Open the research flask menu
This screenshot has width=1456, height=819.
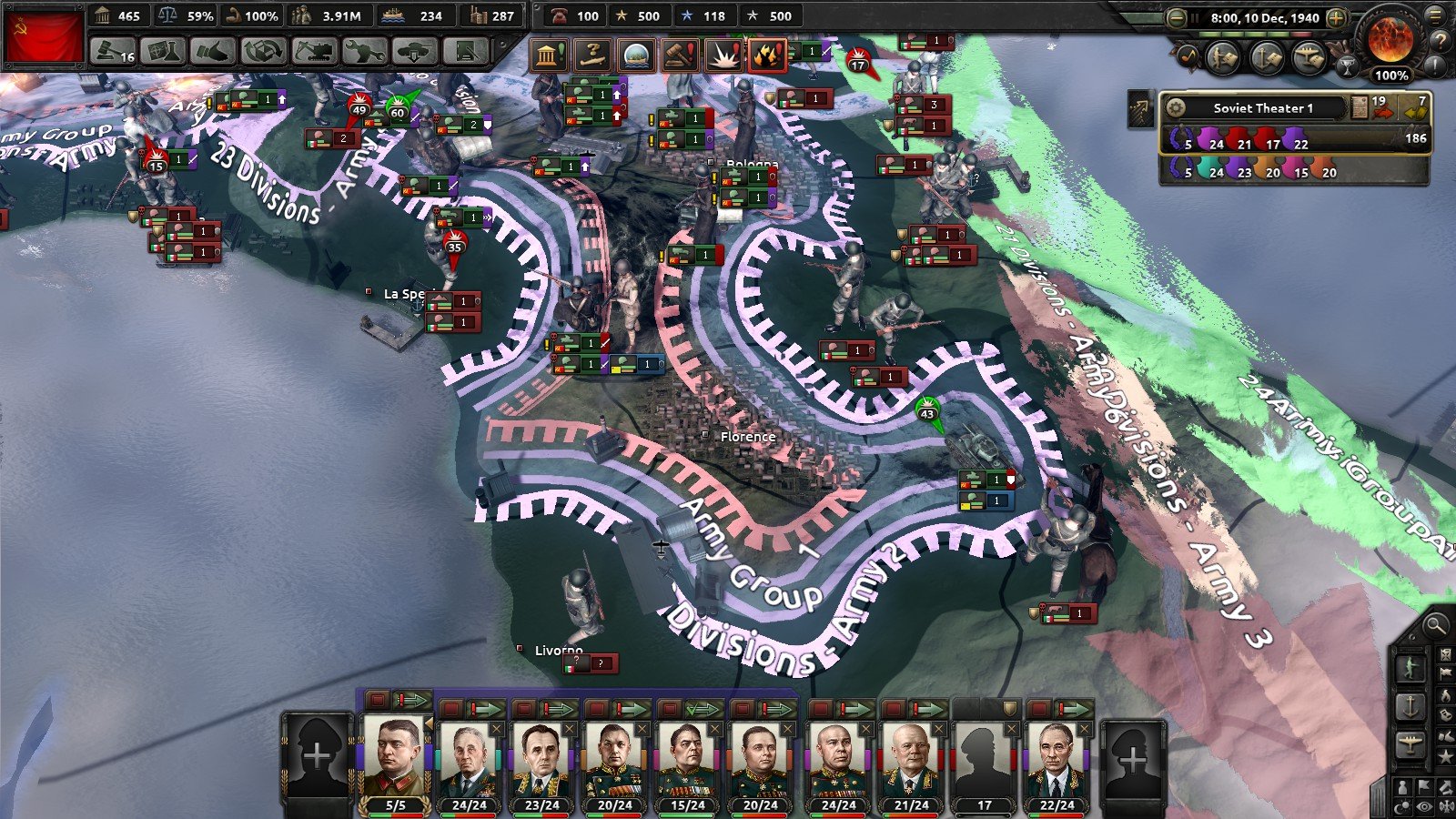(x=163, y=52)
